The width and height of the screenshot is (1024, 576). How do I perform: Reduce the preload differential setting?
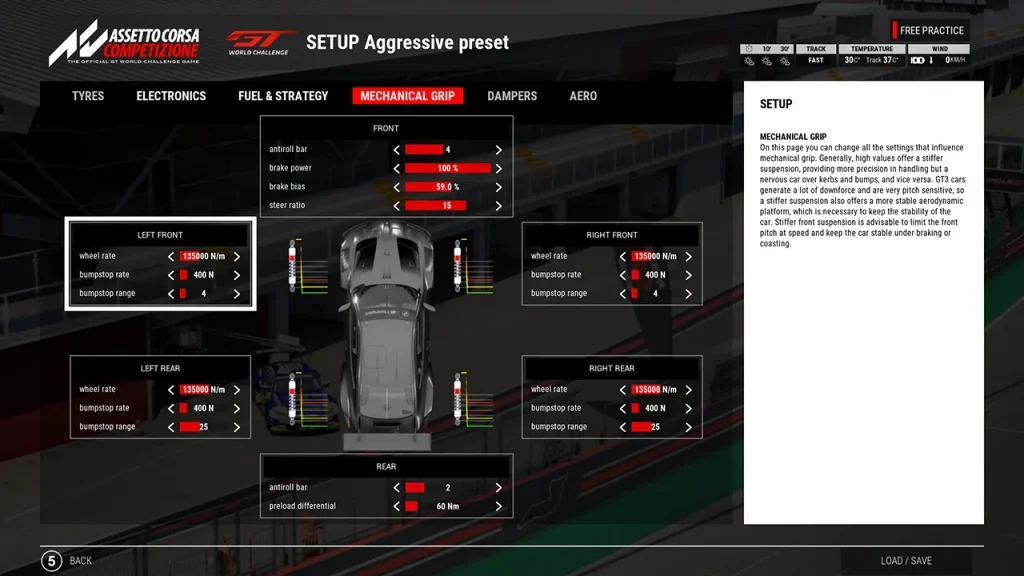pyautogui.click(x=397, y=507)
